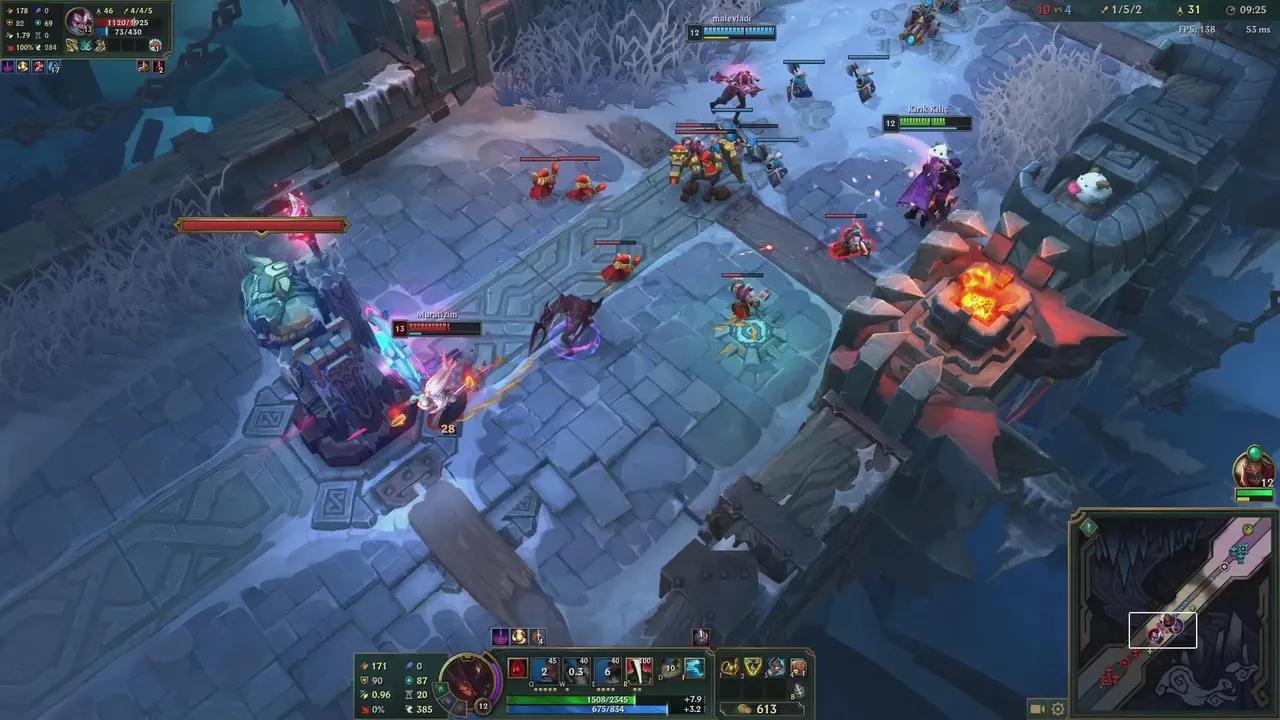Activate the R ultimate ability icon
Screen dimensions: 1280x720
pos(639,668)
